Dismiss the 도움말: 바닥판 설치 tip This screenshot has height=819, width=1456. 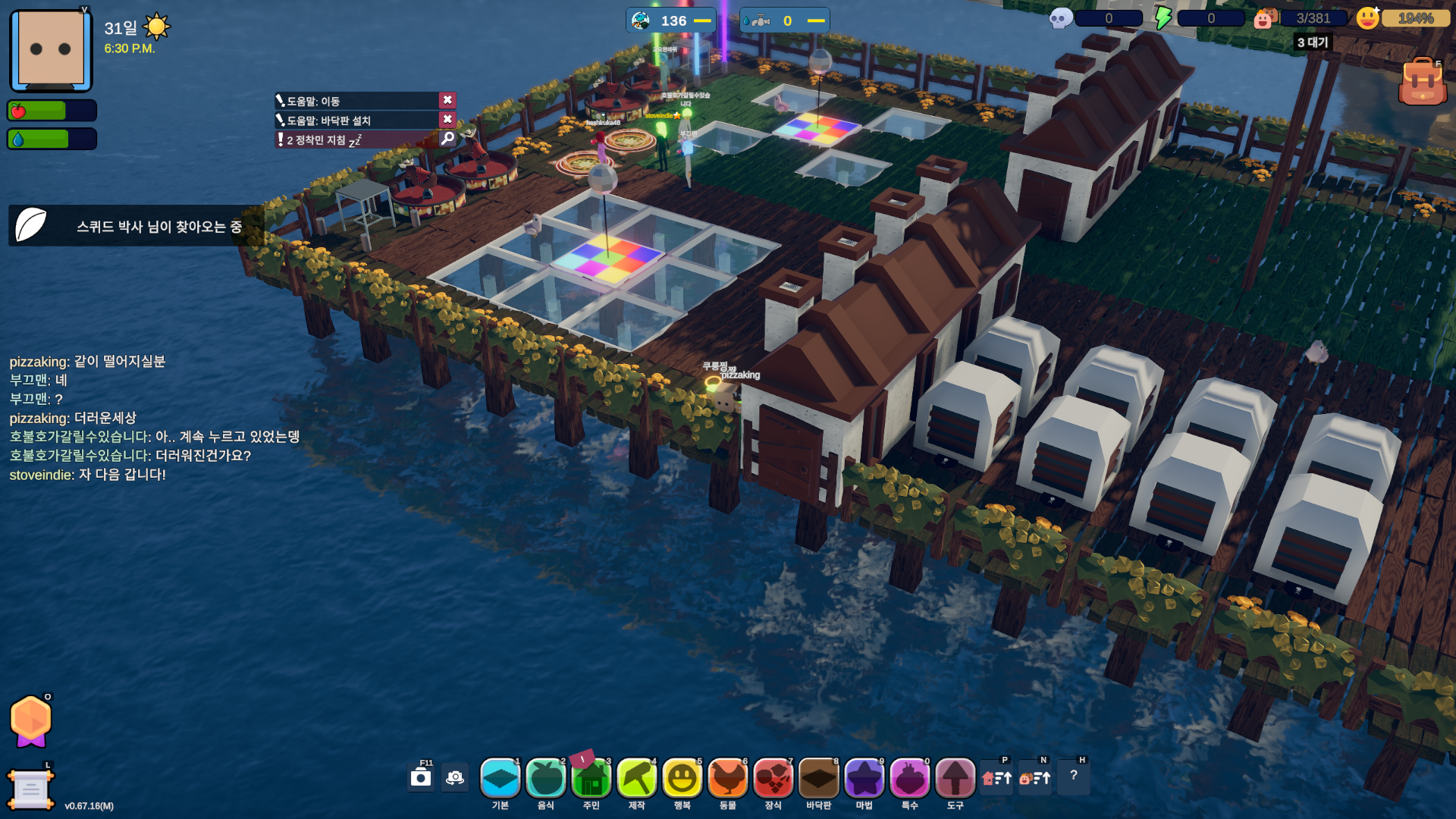pos(447,120)
